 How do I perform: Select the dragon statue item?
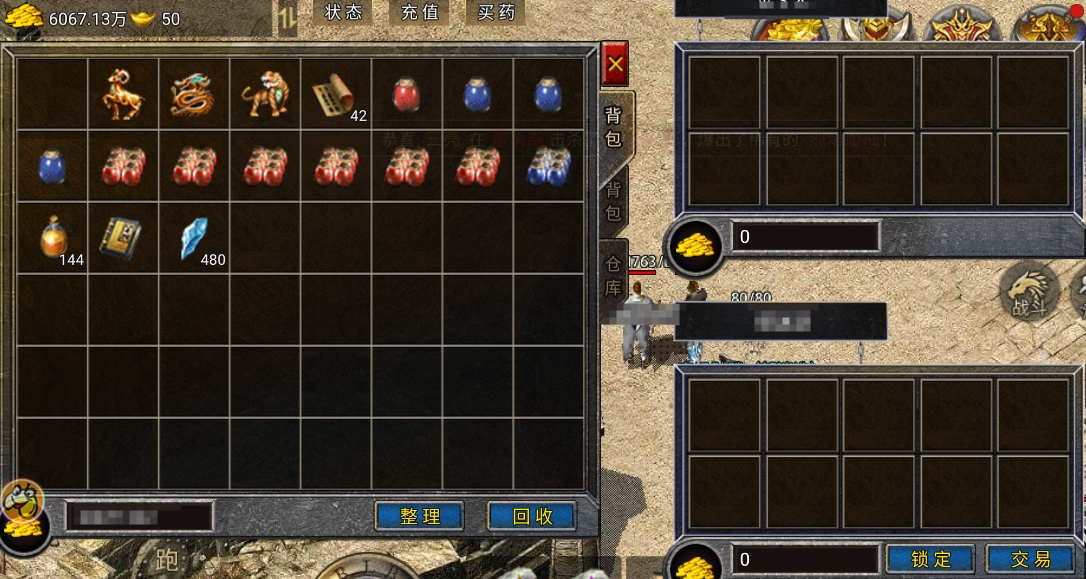194,94
